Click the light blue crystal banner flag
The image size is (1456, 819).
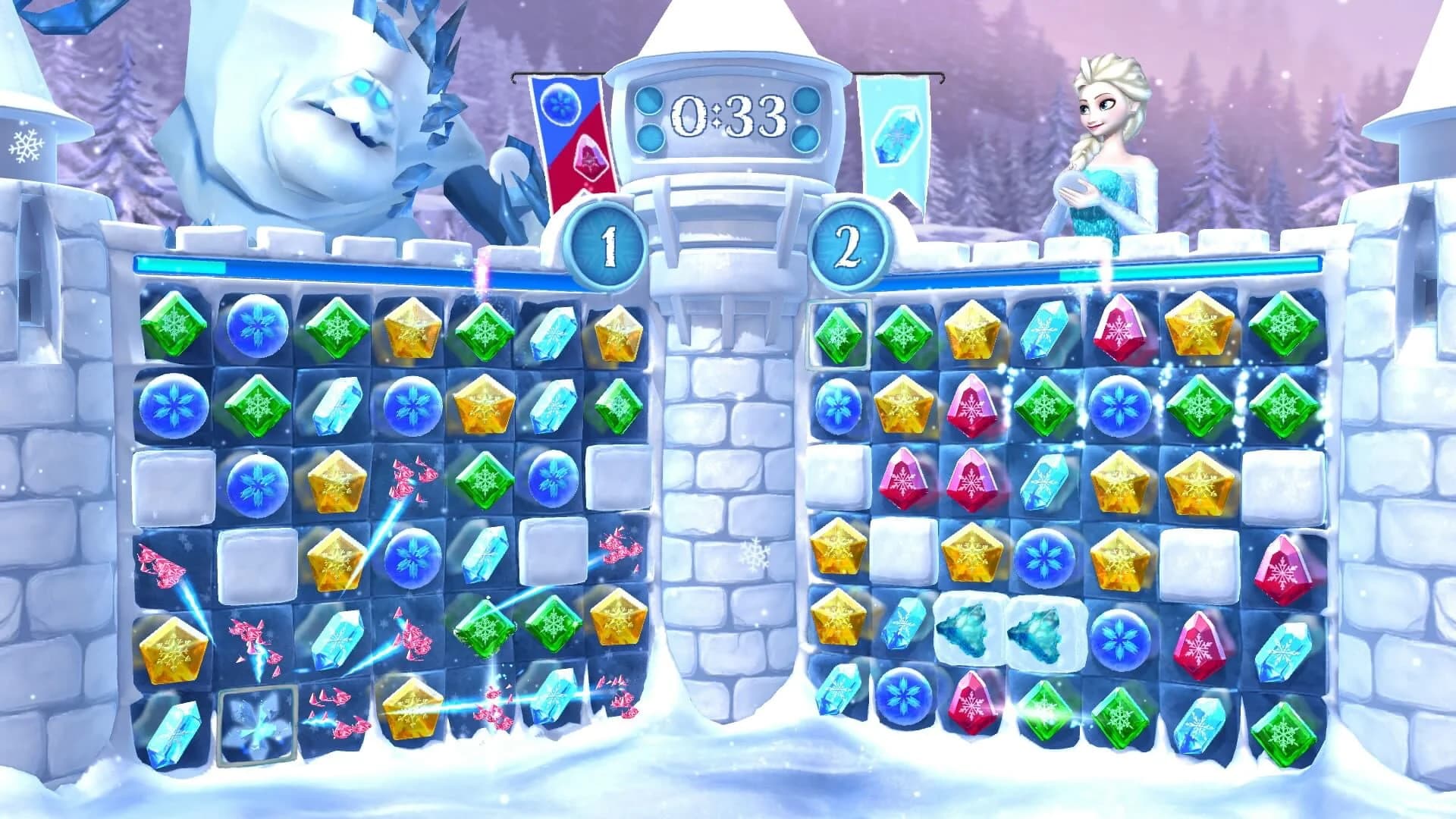click(895, 136)
